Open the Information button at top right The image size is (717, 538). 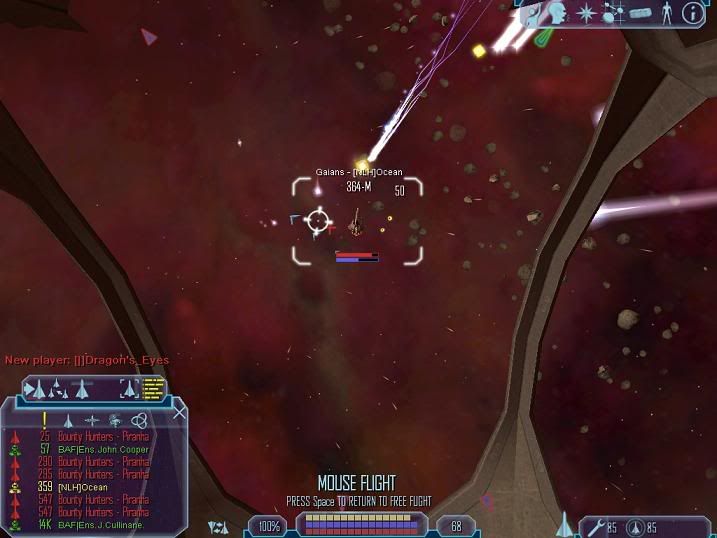coord(692,12)
